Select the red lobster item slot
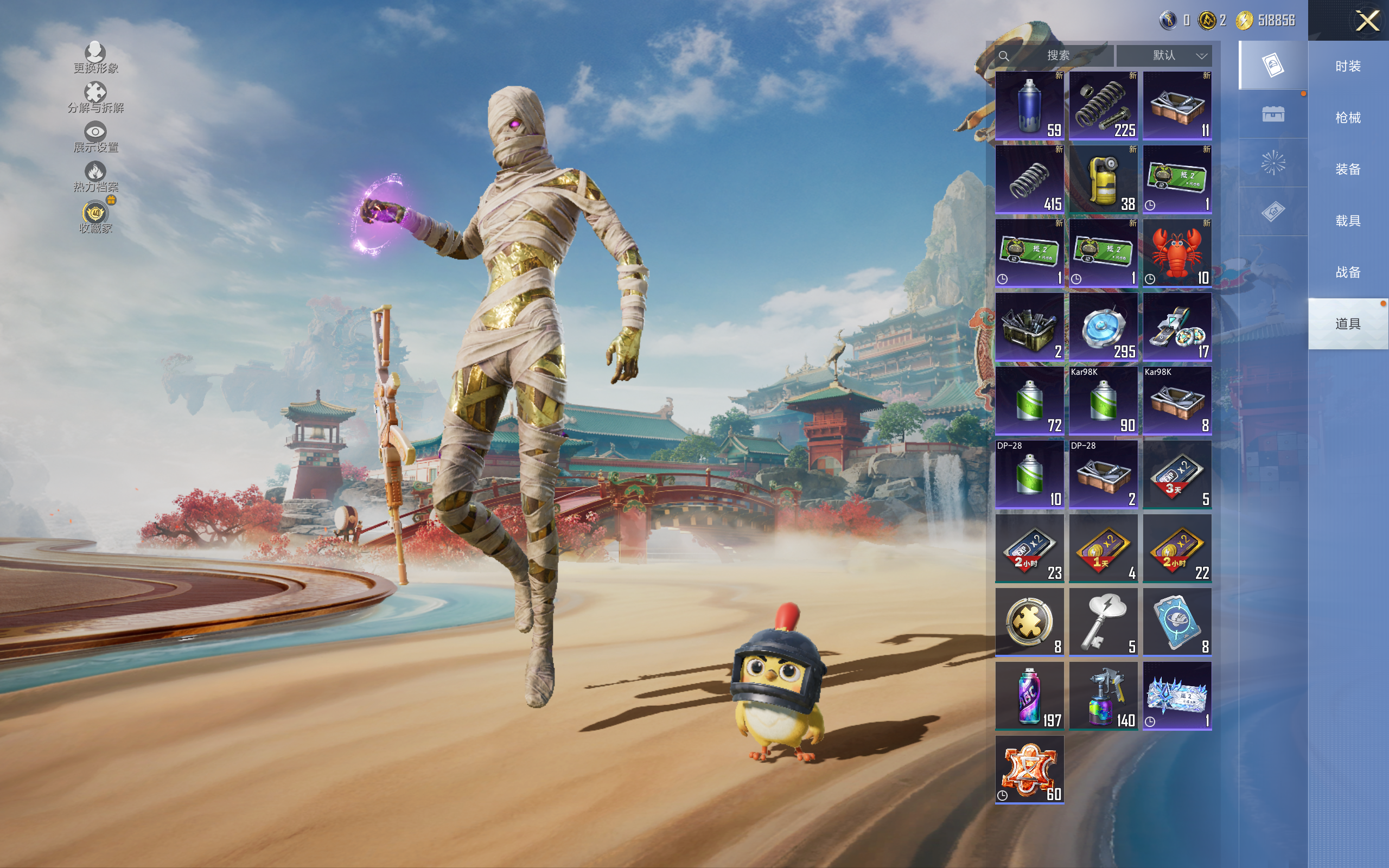This screenshot has width=1389, height=868. pyautogui.click(x=1177, y=253)
